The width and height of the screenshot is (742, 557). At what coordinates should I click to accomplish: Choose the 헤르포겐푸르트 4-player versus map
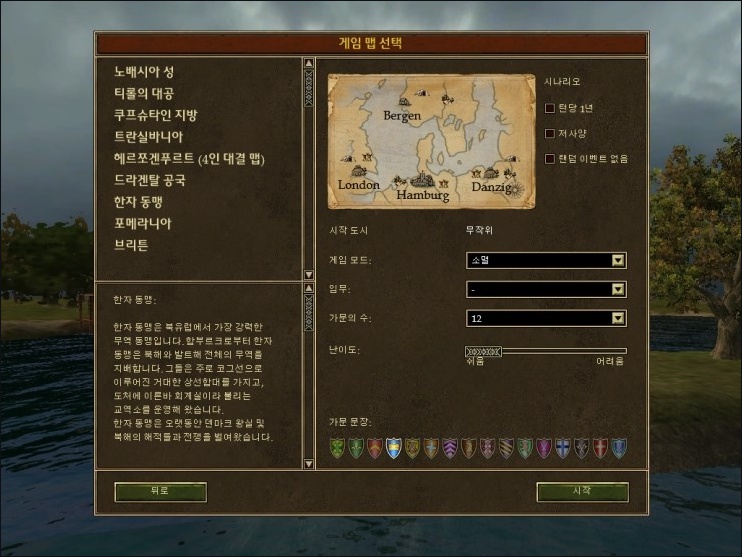tap(189, 159)
